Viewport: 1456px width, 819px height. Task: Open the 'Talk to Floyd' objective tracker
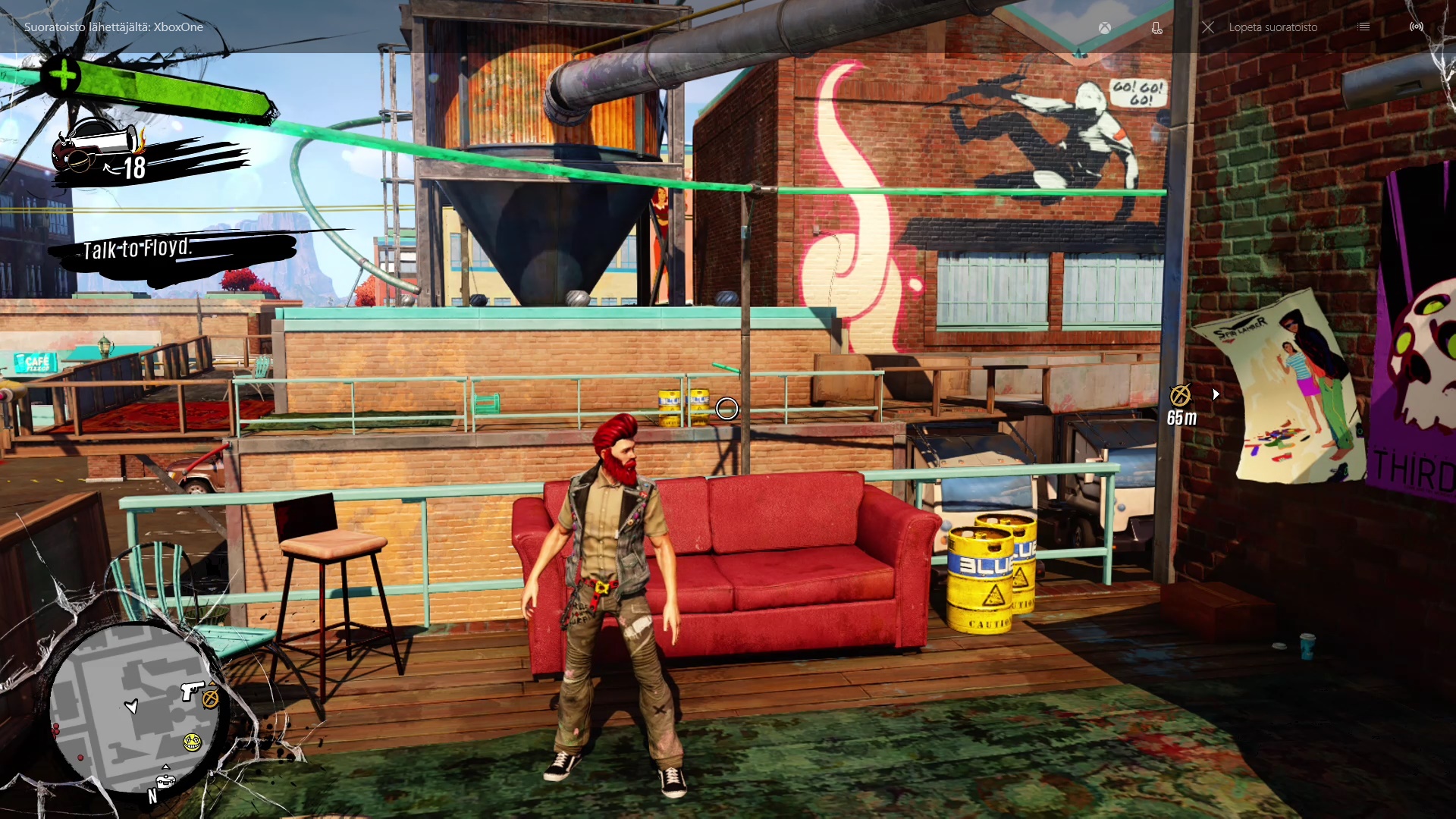pos(138,249)
